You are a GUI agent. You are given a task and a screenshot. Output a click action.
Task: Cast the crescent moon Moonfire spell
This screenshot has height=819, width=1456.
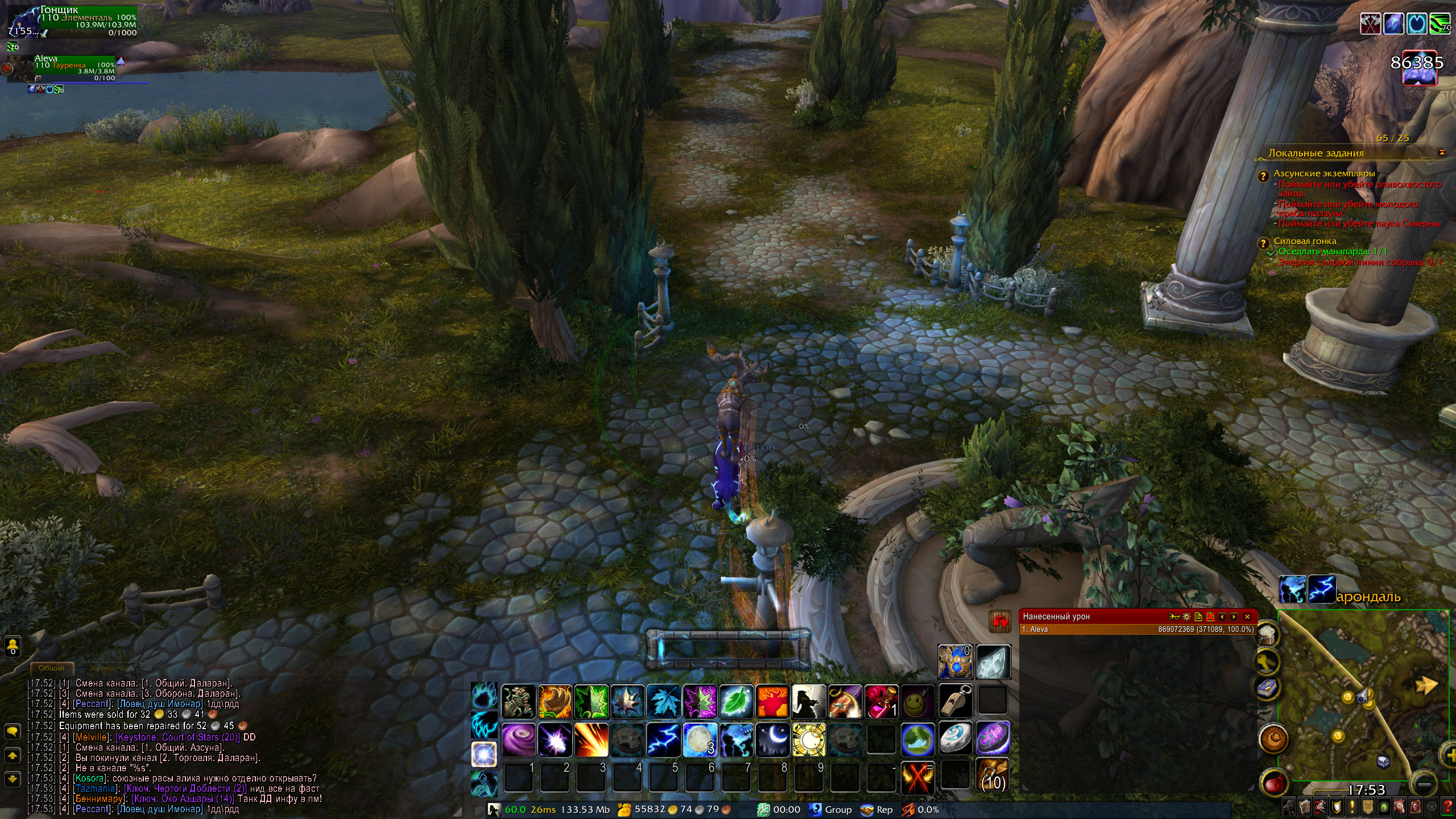(x=772, y=739)
